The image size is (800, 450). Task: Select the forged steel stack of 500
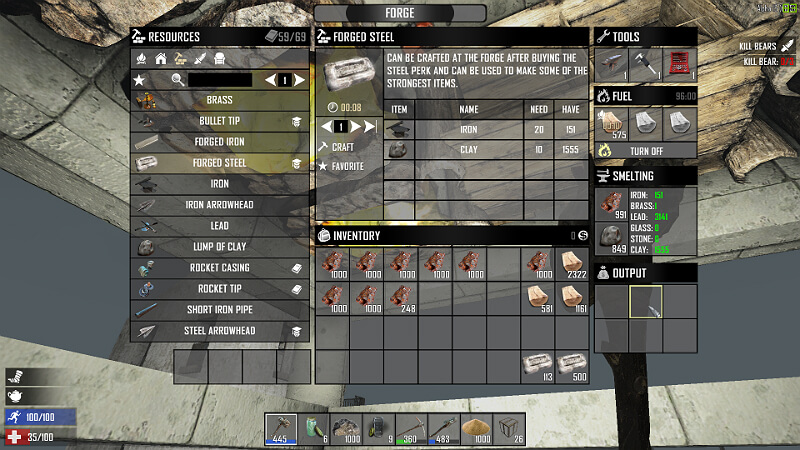[573, 366]
